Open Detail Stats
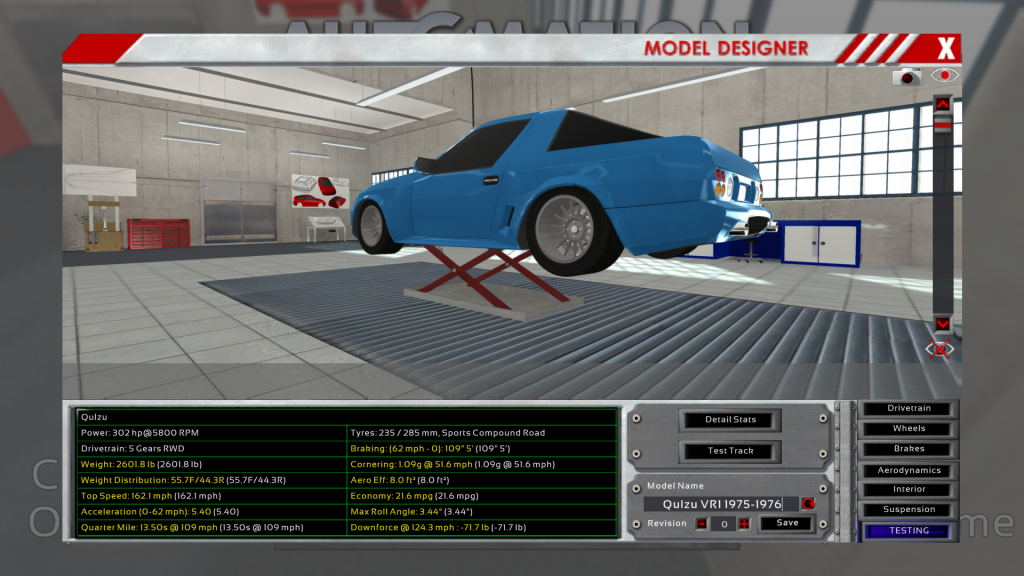This screenshot has width=1024, height=576. (730, 420)
